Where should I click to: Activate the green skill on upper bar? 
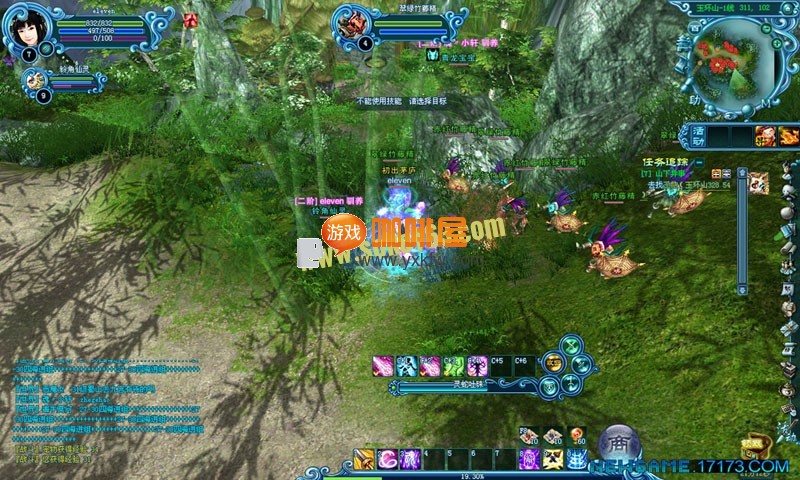453,365
